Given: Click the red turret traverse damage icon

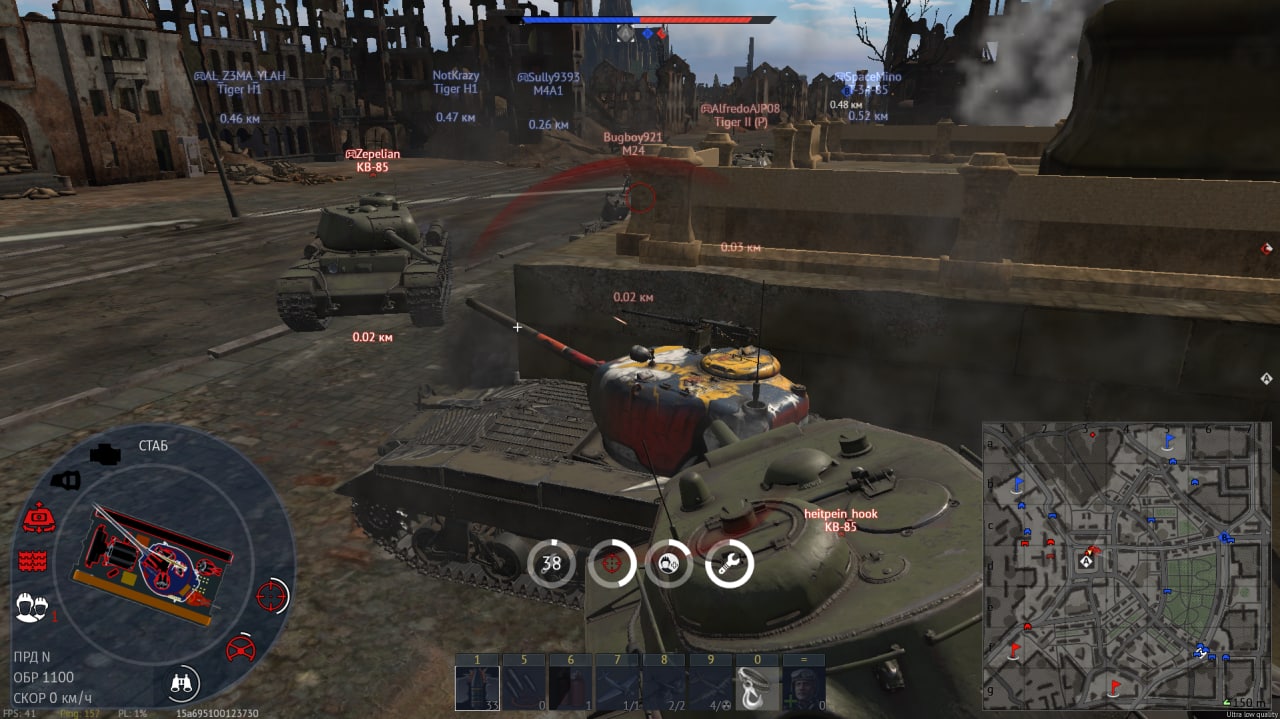Looking at the screenshot, I should [x=38, y=517].
